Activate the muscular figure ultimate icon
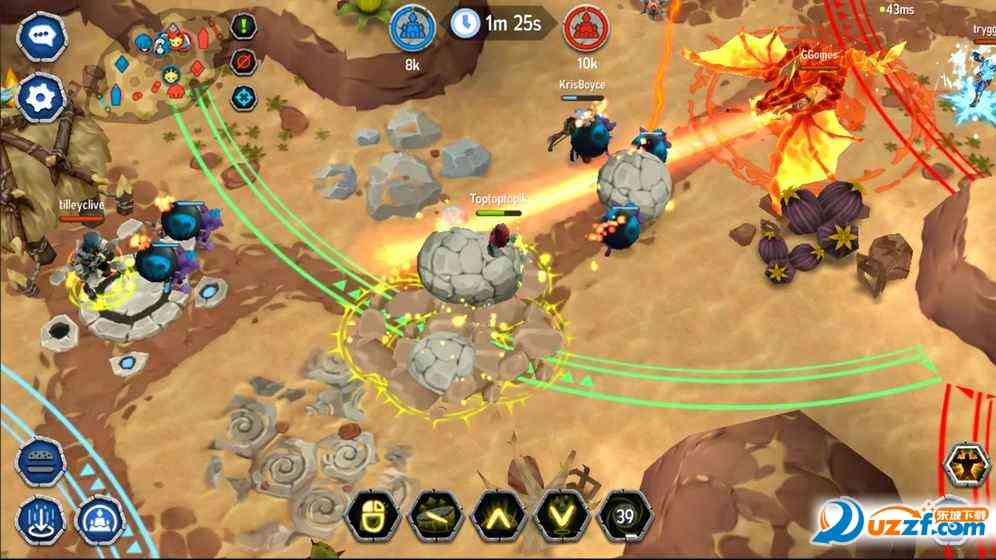 click(x=968, y=466)
